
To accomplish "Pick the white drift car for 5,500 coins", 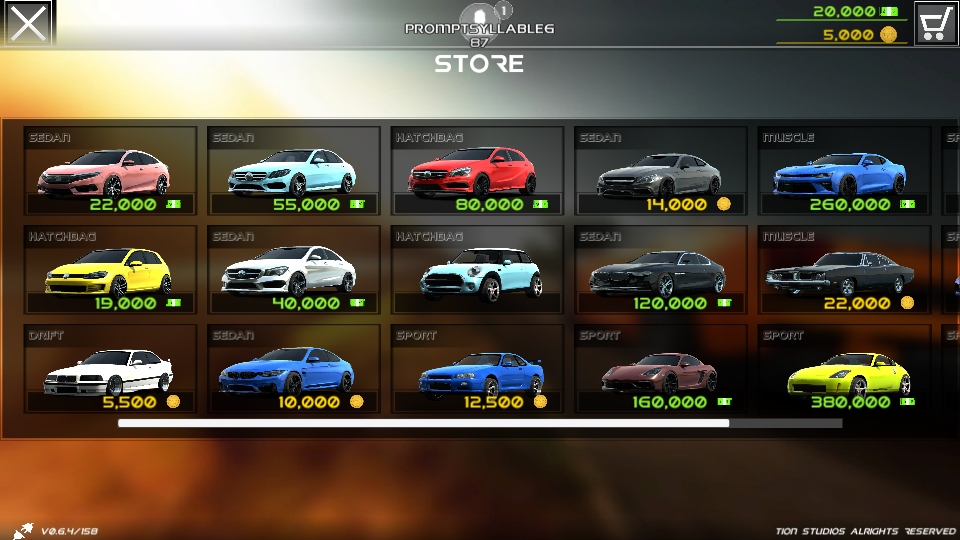I will point(110,369).
